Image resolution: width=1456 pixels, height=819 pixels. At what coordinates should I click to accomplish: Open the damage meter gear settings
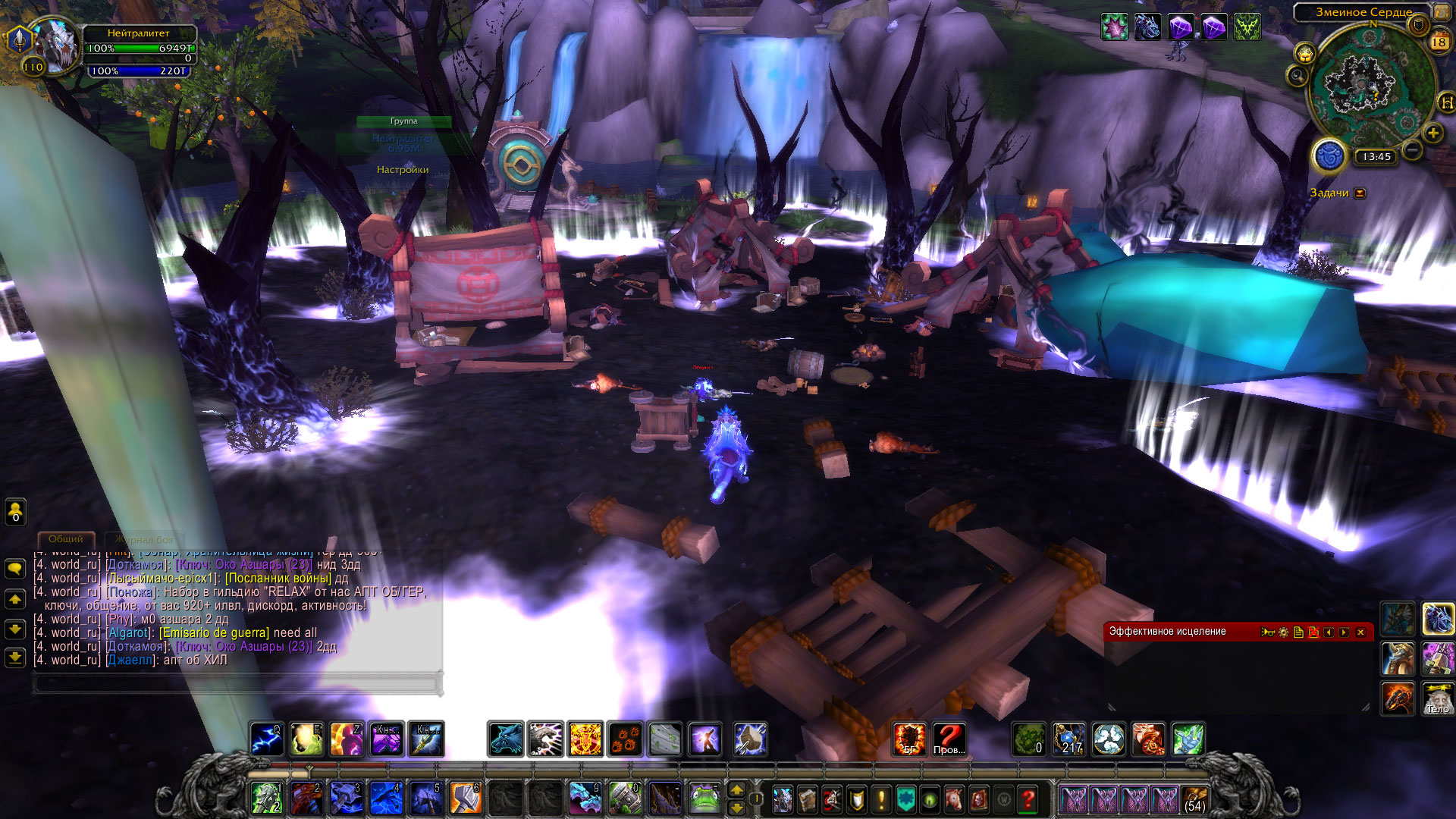1283,632
